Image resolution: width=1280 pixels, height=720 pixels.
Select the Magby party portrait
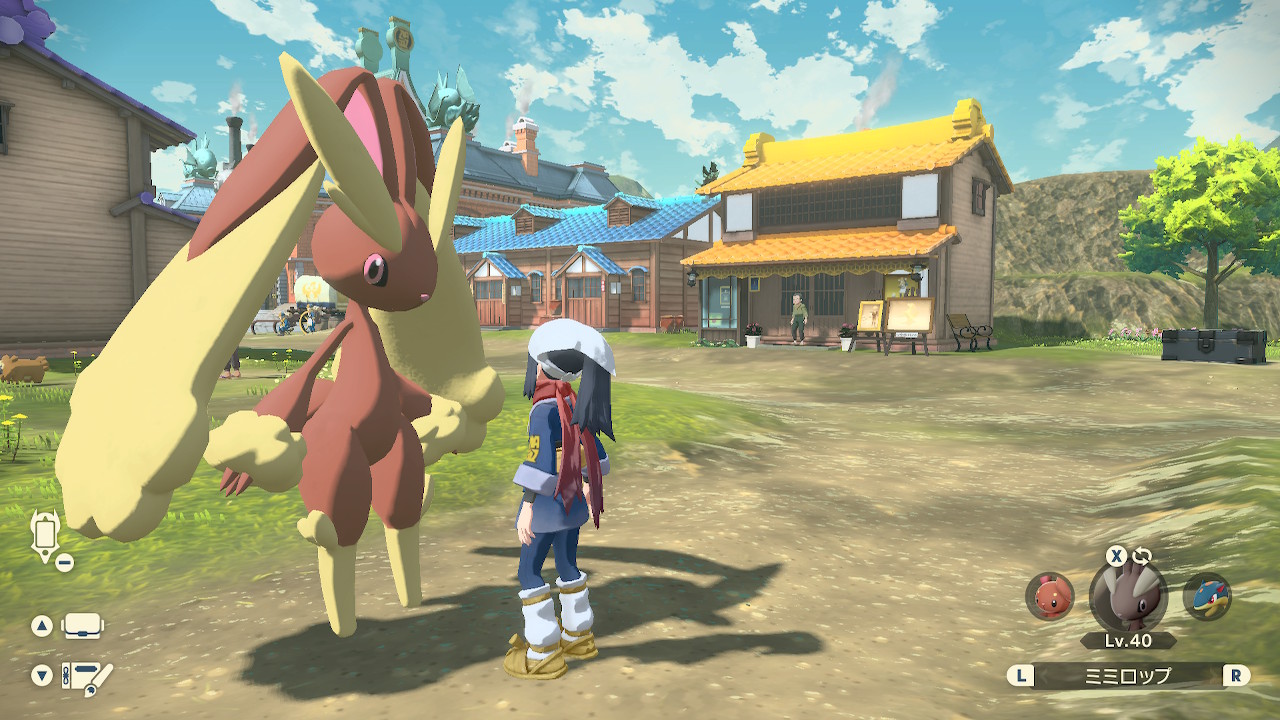click(1050, 596)
